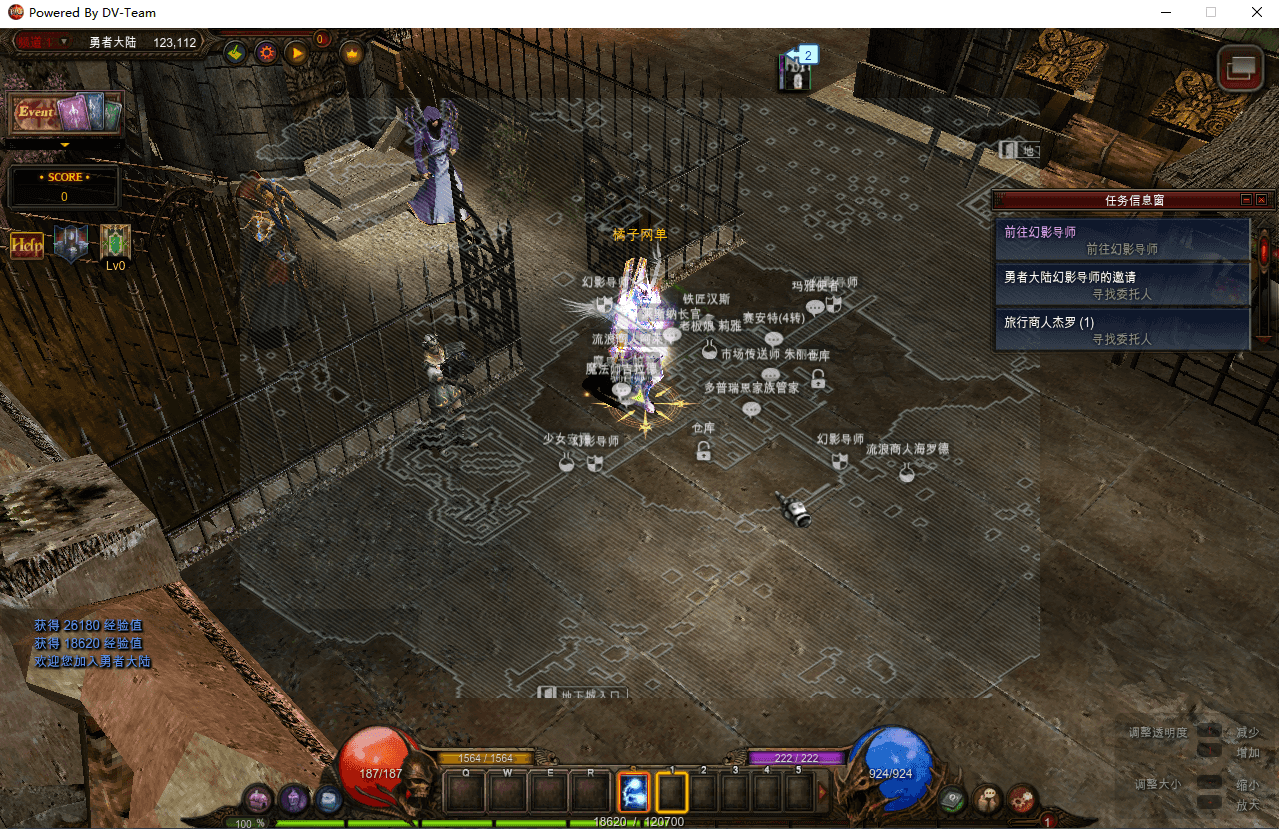Click the blue castle shield icon
Image resolution: width=1279 pixels, height=829 pixels.
coord(70,243)
